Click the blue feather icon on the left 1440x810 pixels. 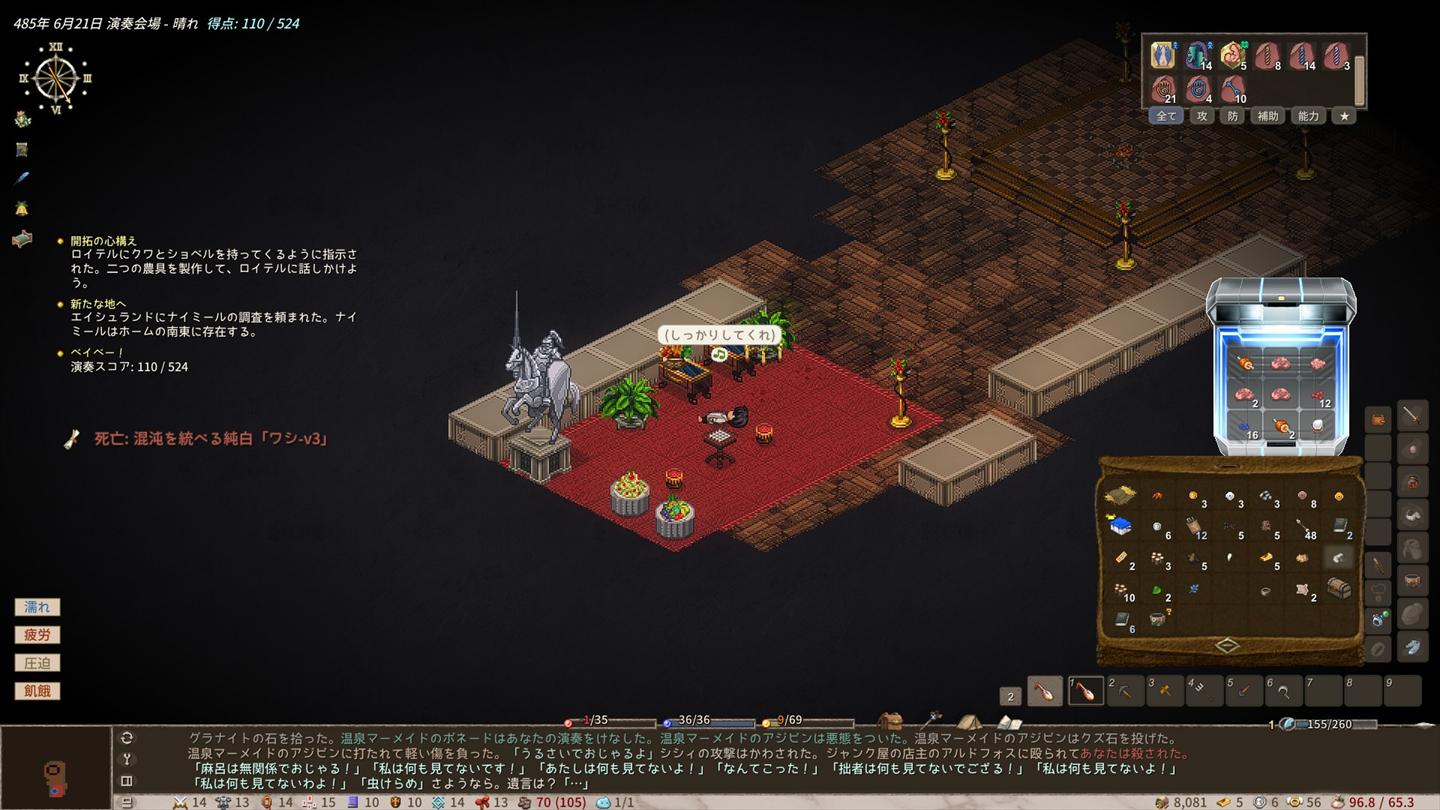[x=22, y=179]
